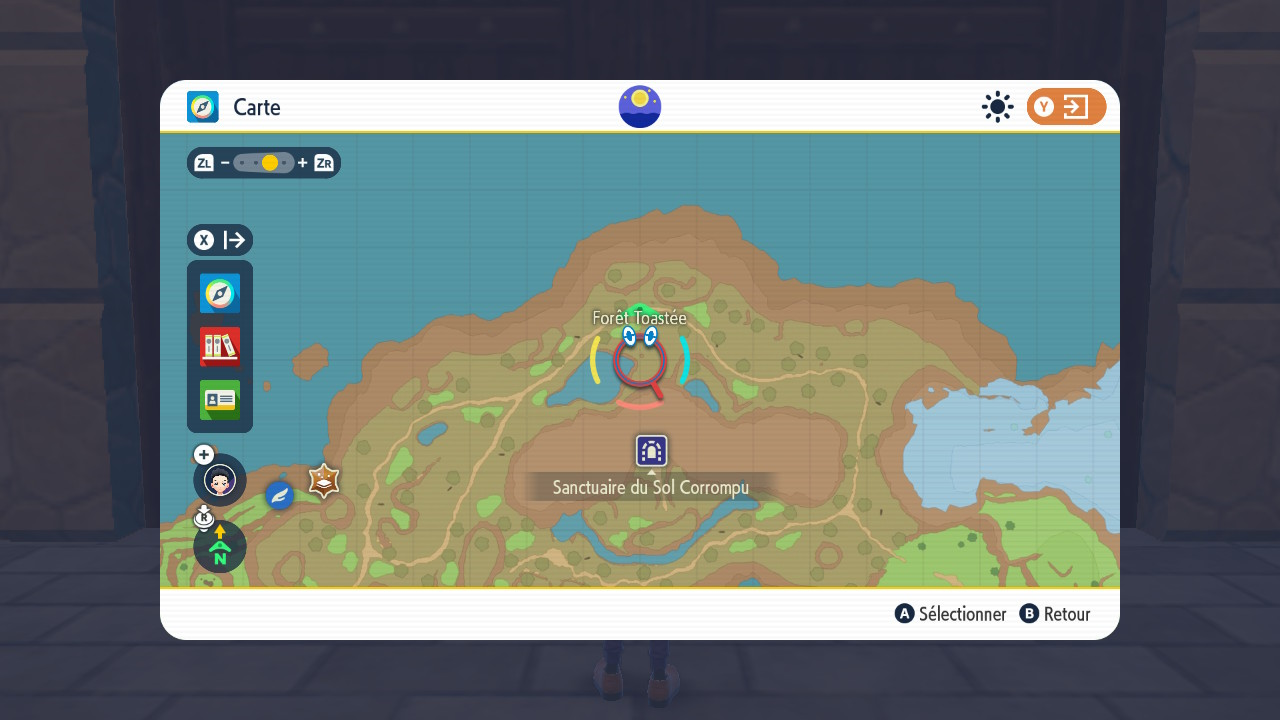
Task: Open the green trainer profile card app
Action: 220,400
